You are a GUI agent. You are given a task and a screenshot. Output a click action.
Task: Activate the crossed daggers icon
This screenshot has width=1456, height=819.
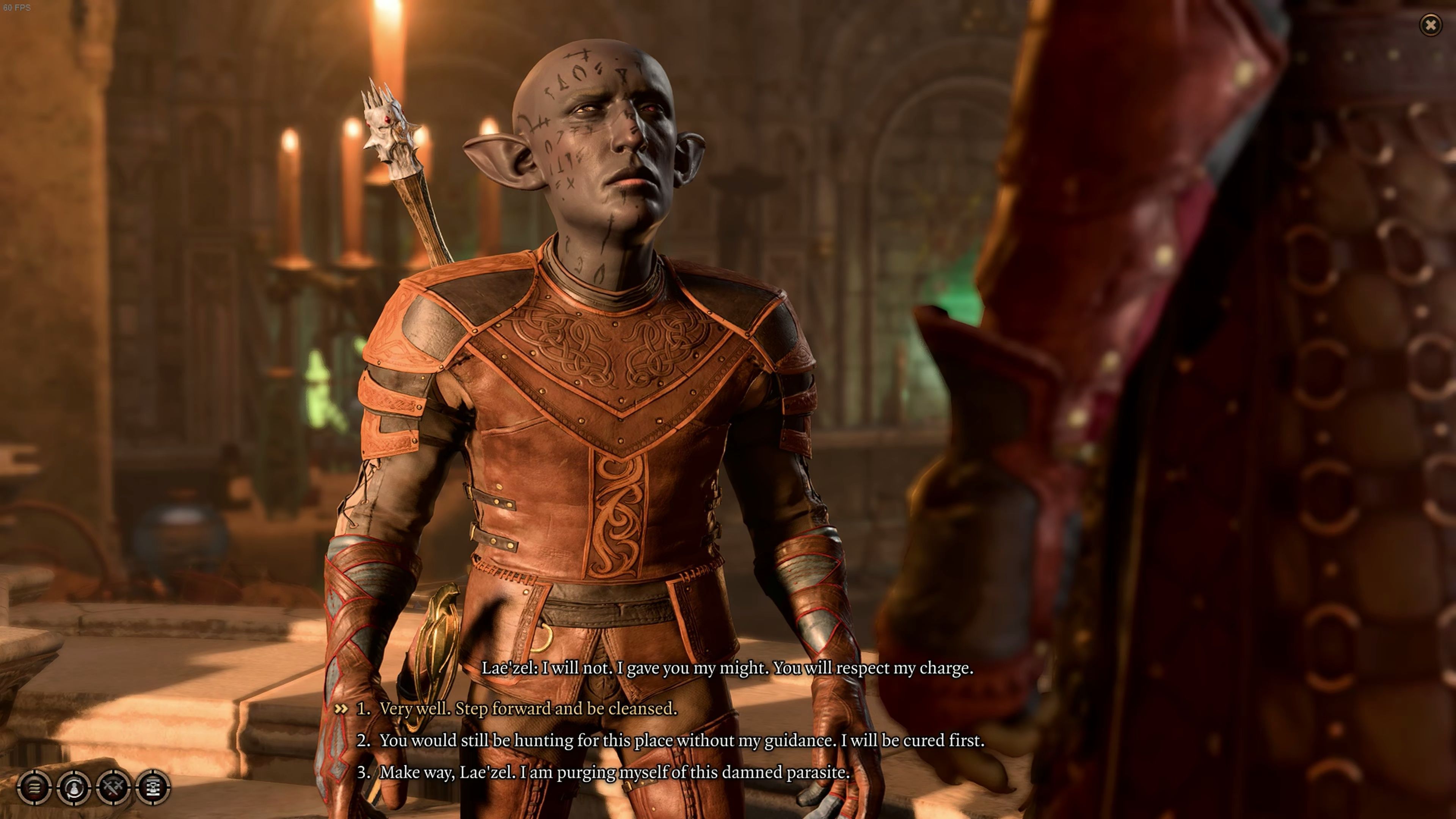[x=114, y=787]
